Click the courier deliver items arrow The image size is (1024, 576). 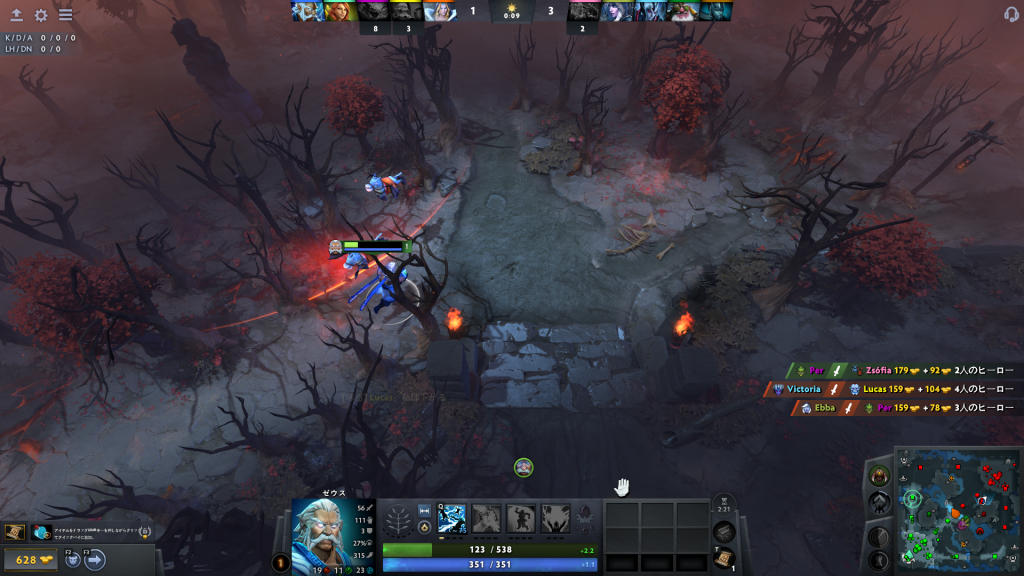coord(95,560)
